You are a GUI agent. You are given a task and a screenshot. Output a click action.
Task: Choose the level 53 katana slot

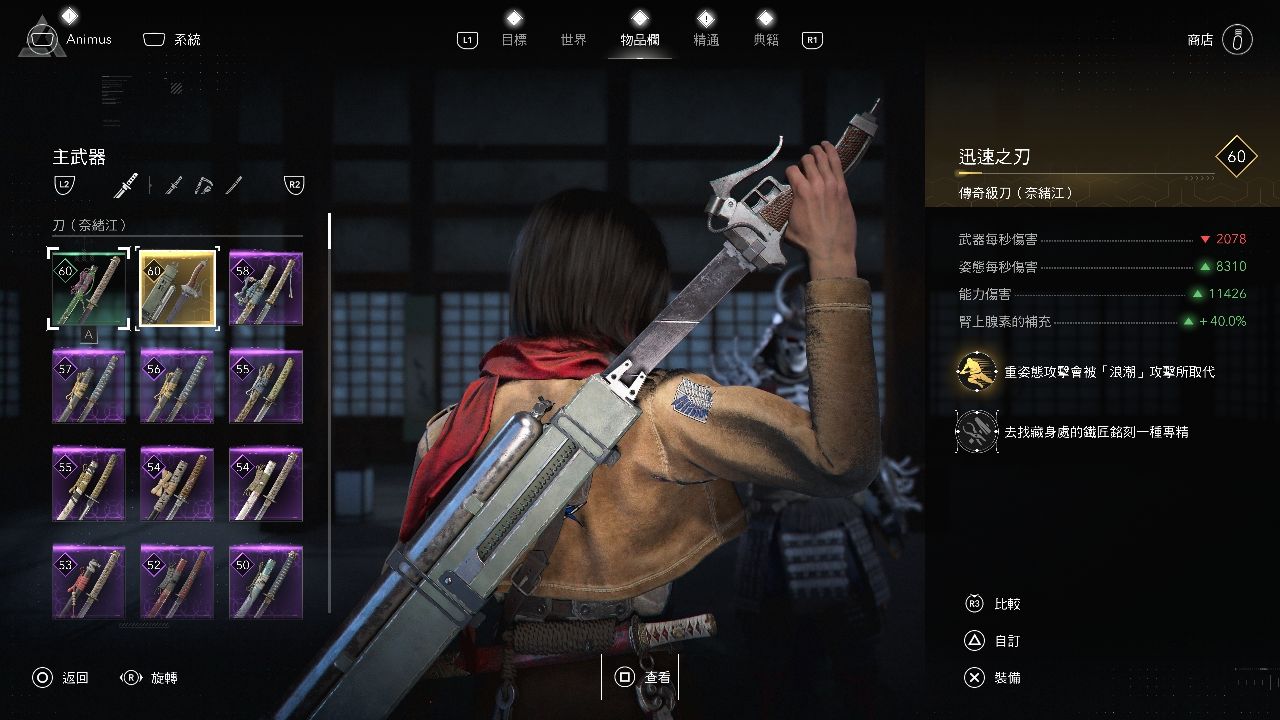click(89, 581)
